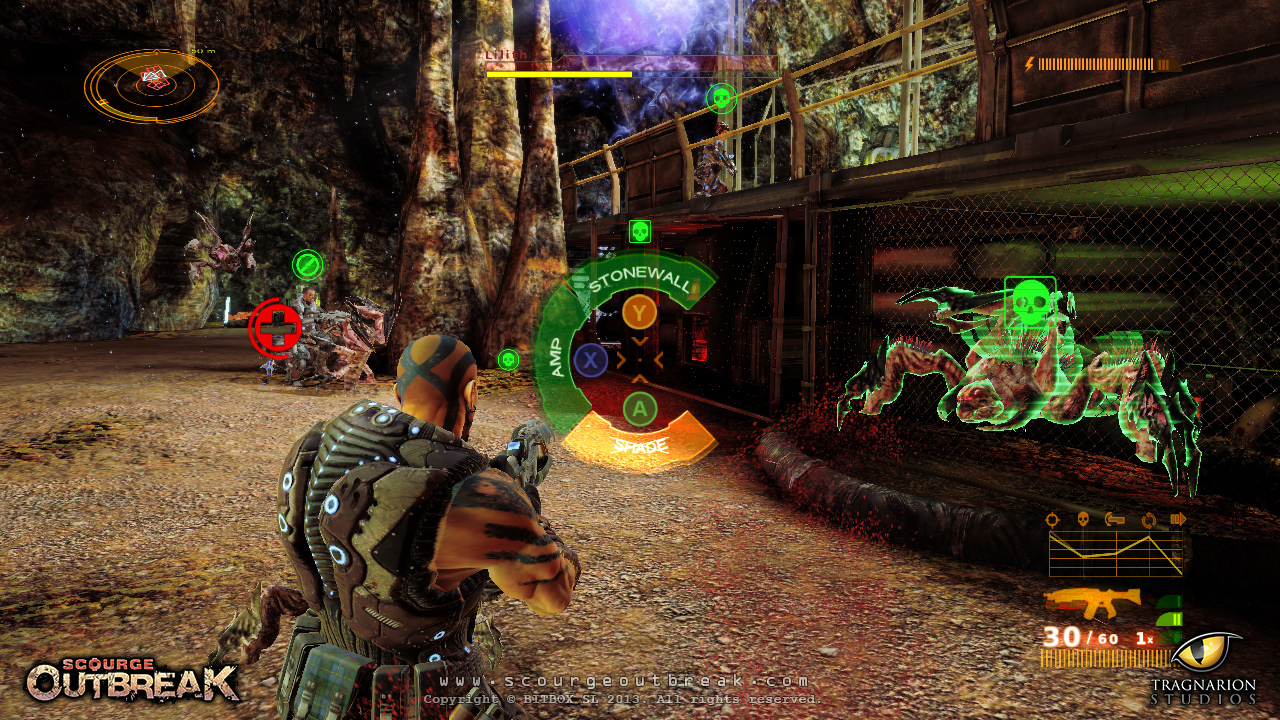The height and width of the screenshot is (720, 1280).
Task: Select the revive arrow stat icon
Action: (x=1114, y=519)
